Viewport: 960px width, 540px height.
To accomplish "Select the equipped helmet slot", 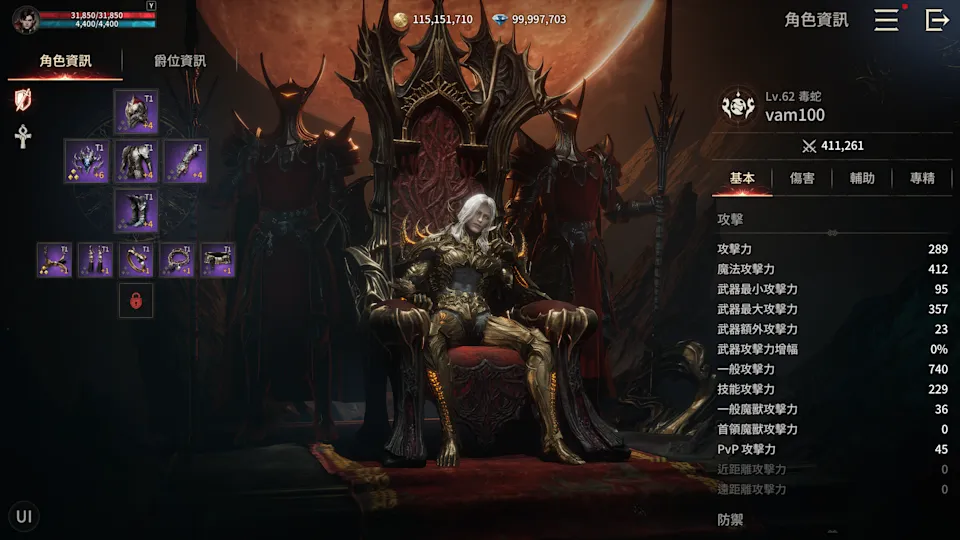I will click(136, 111).
